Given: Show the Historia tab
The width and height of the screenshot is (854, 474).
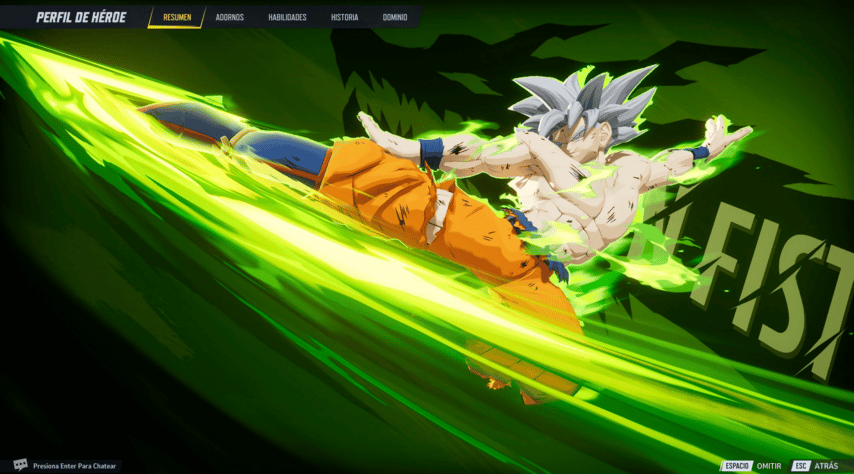Looking at the screenshot, I should coord(344,17).
